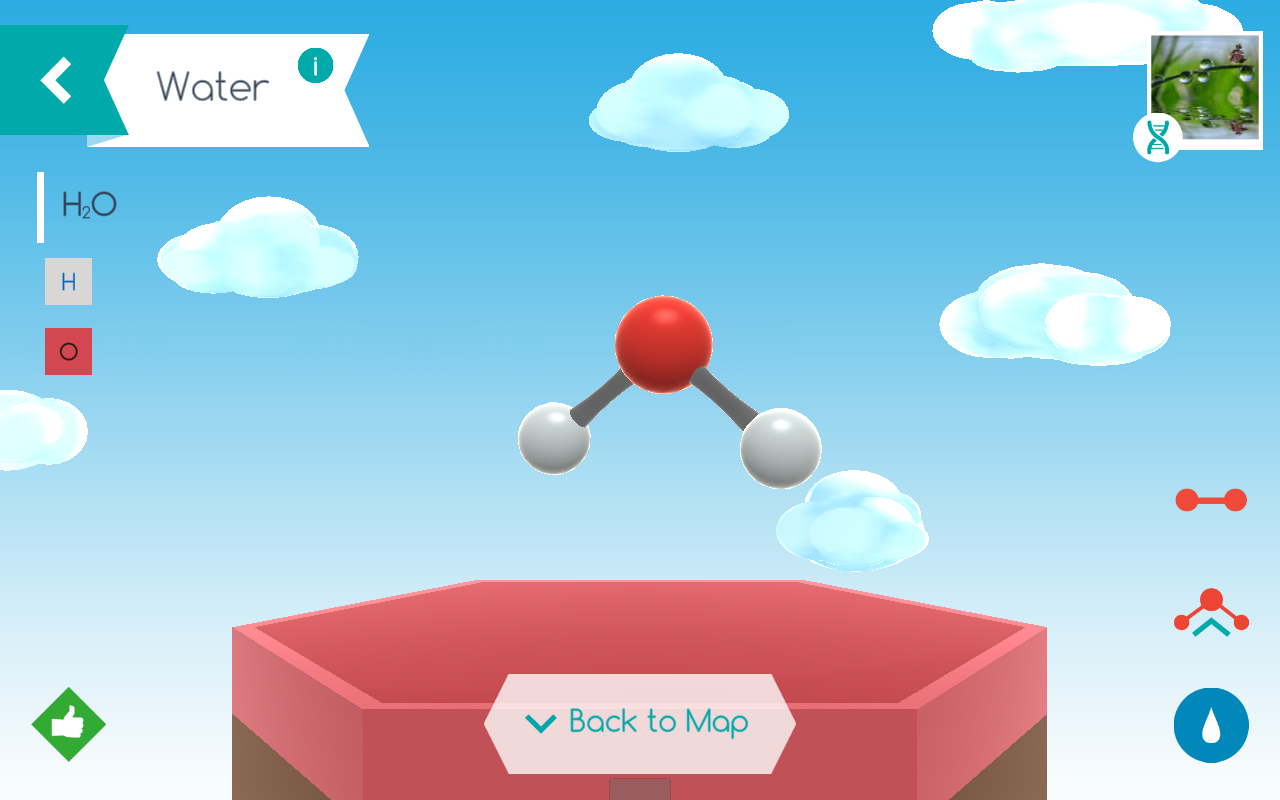Select the red O oxygen element swatch
The width and height of the screenshot is (1280, 800).
tap(67, 351)
